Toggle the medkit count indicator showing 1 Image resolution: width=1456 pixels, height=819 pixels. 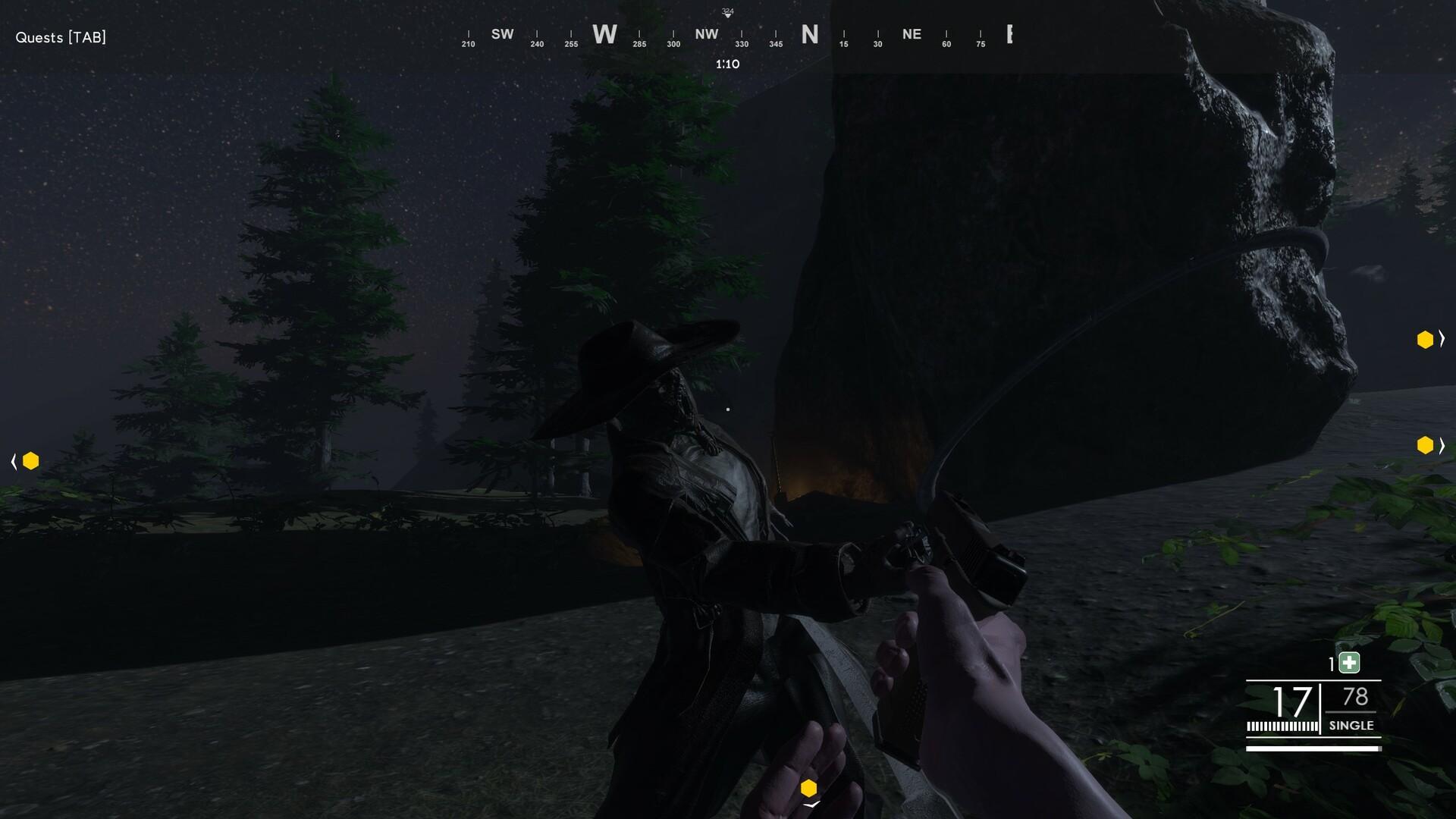pos(1332,662)
